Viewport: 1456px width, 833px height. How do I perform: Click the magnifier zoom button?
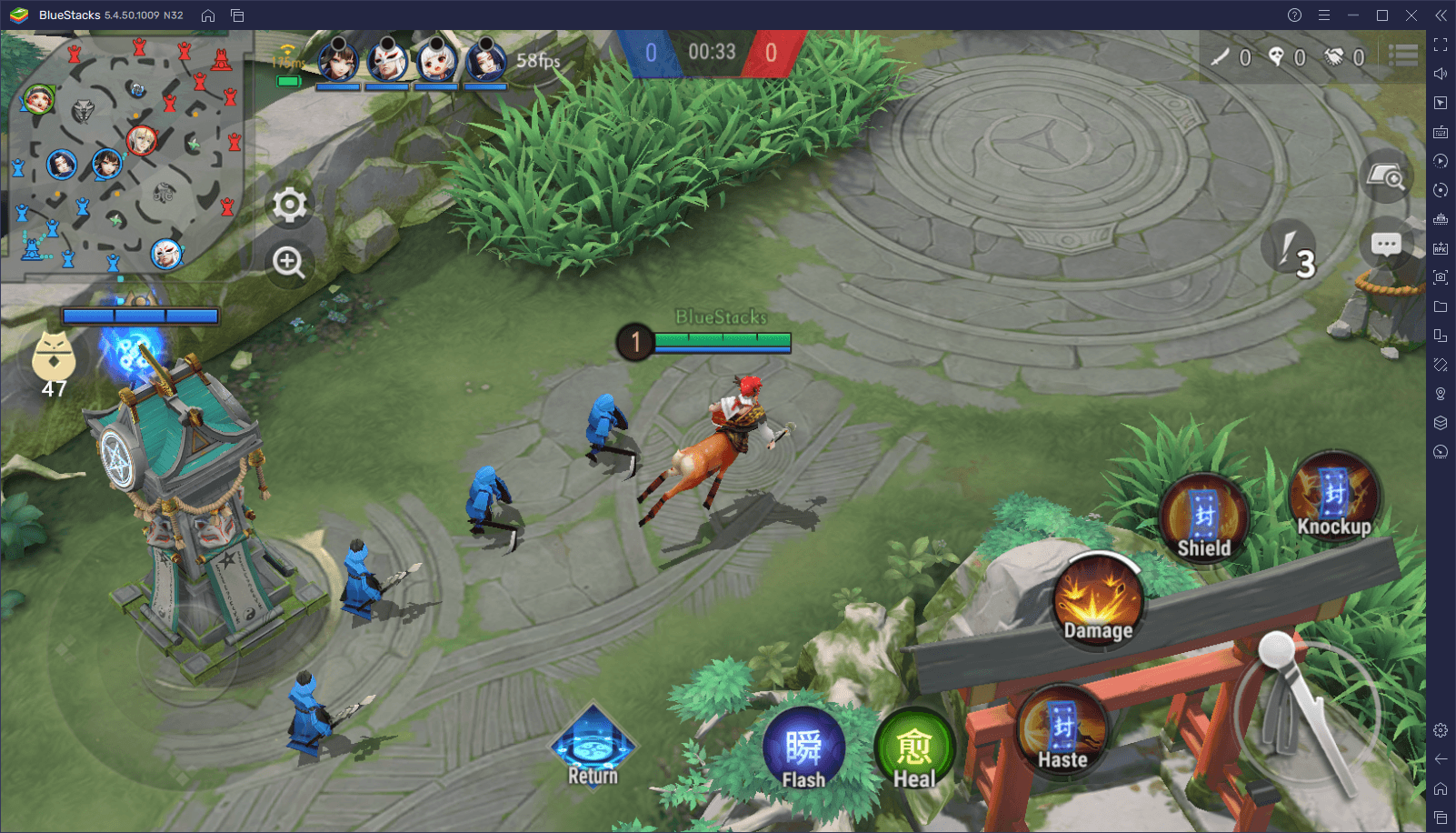click(289, 263)
